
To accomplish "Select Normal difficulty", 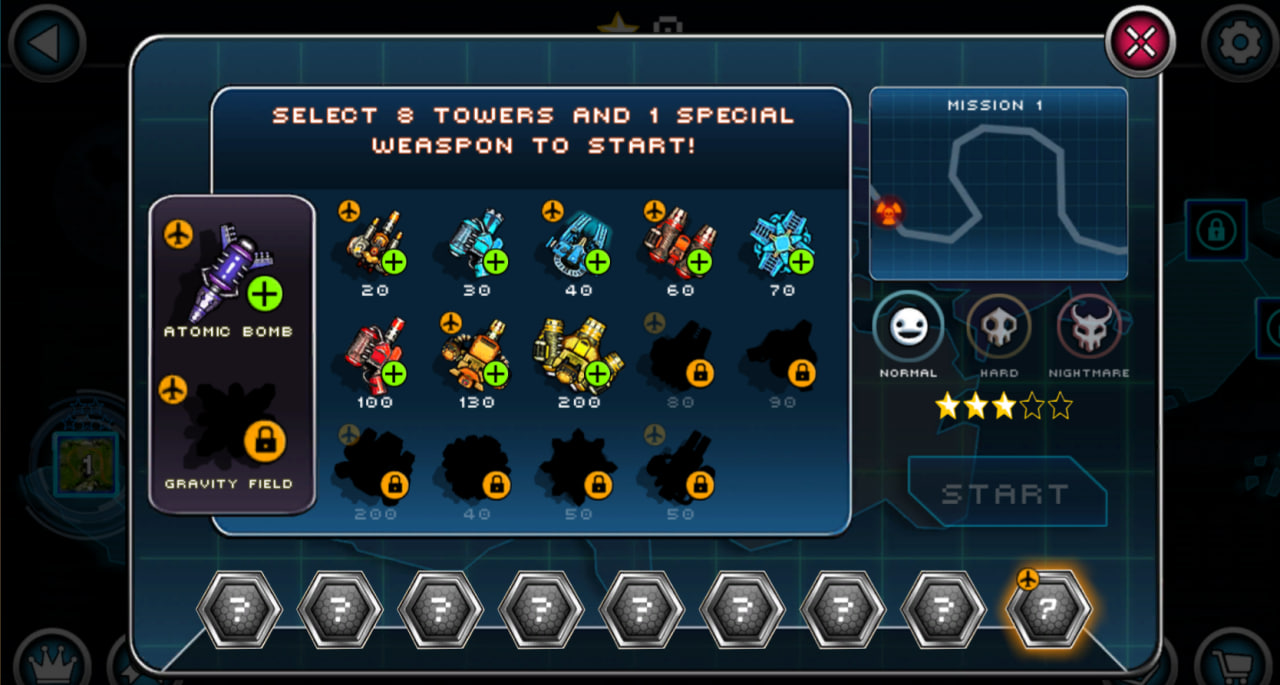I will (x=908, y=330).
